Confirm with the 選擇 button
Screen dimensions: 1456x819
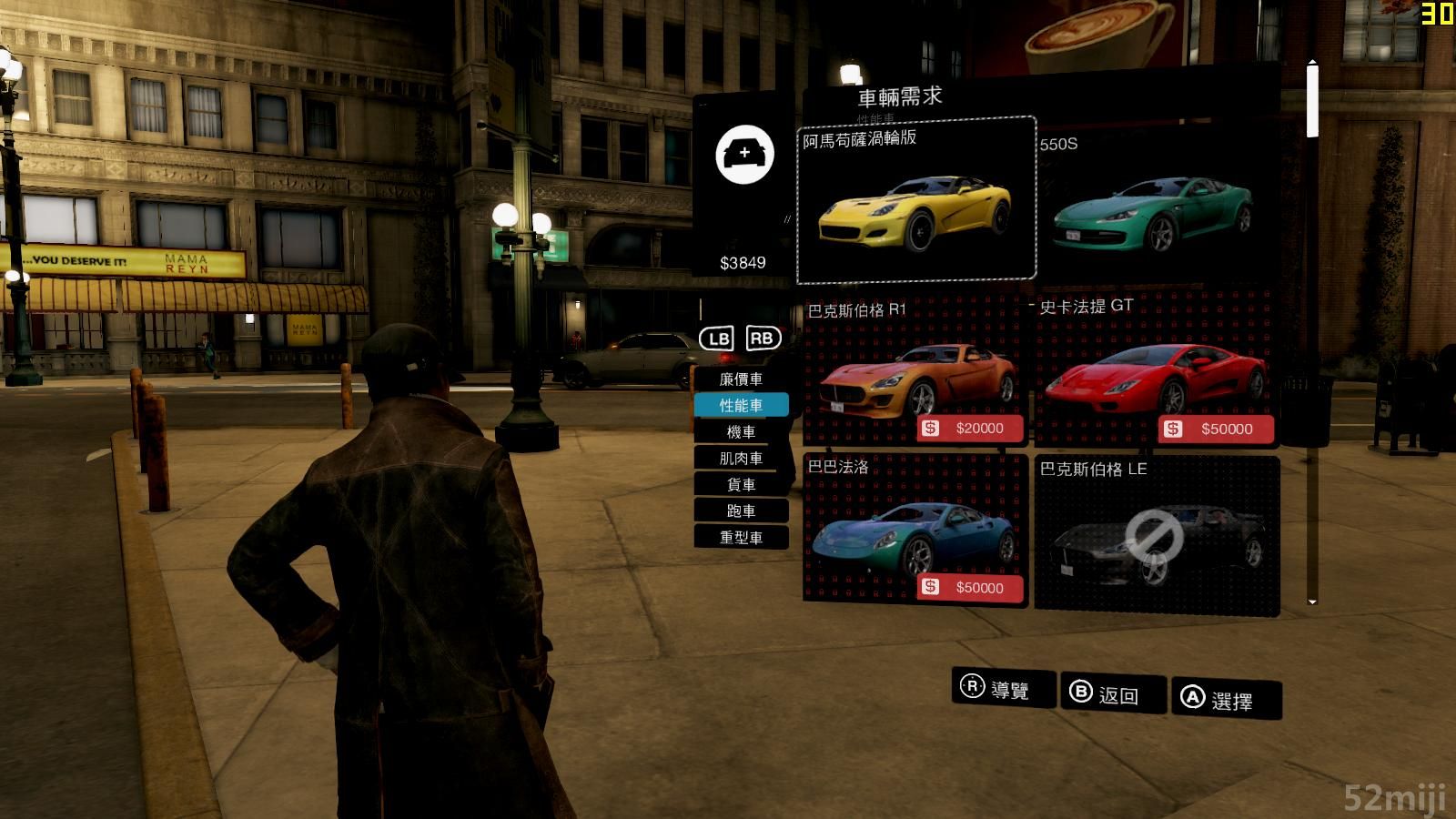click(1226, 700)
